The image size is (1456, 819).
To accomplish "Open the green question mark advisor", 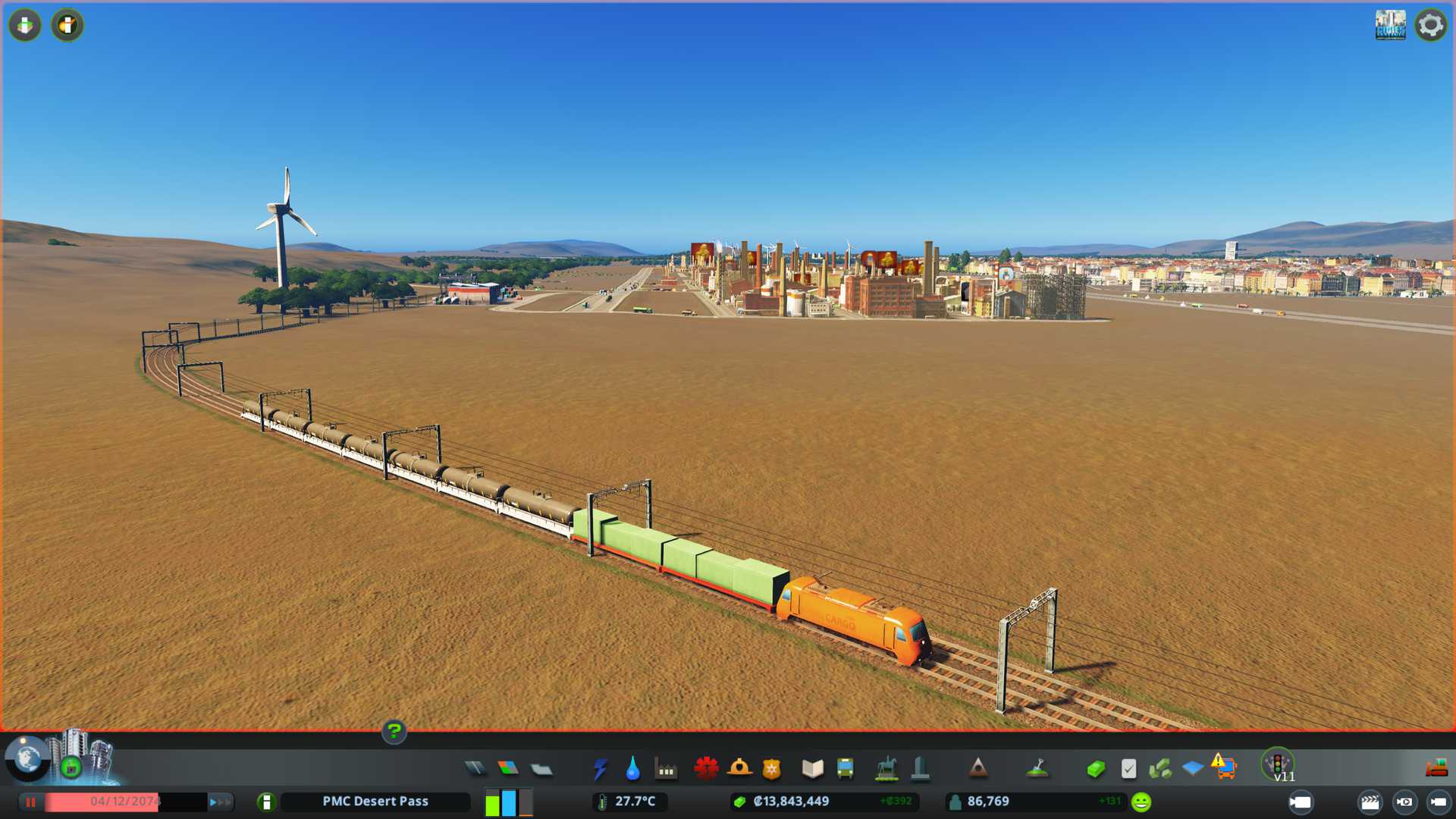I will coord(394,732).
